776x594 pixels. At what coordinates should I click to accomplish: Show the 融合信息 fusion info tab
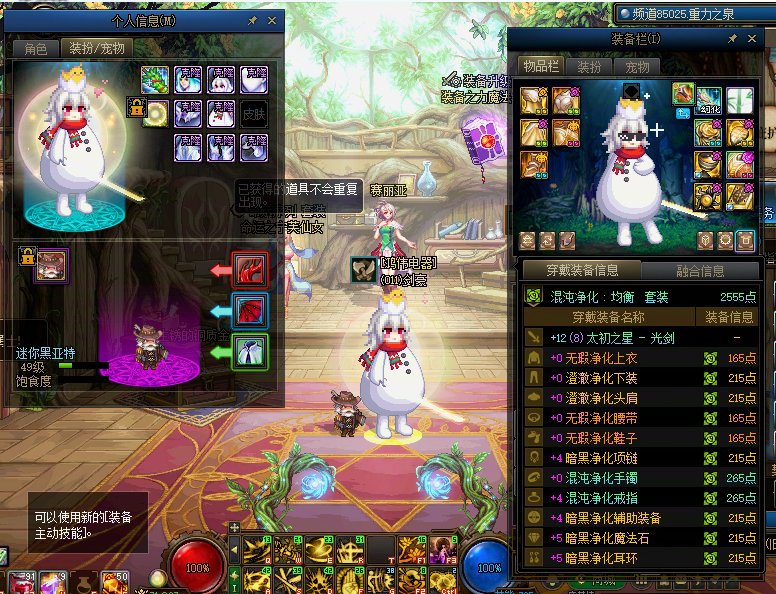(699, 270)
